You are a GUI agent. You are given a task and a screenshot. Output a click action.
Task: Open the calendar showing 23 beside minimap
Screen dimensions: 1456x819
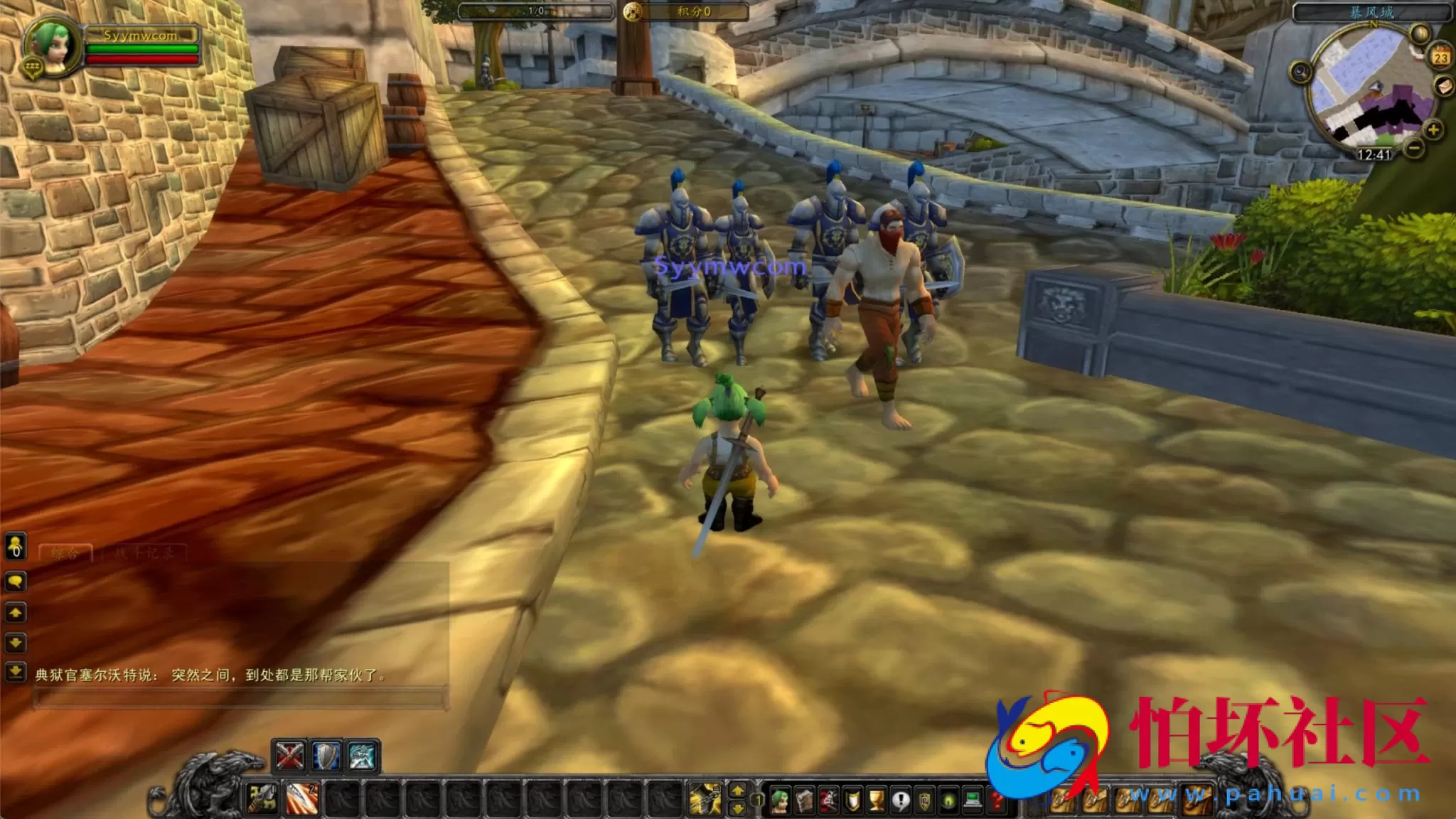tap(1440, 57)
